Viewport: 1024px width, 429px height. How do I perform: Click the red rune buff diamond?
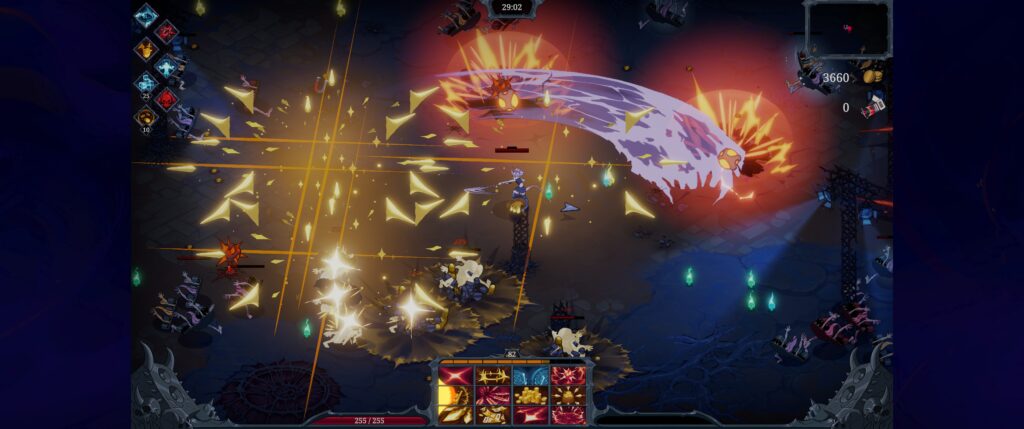tap(166, 31)
